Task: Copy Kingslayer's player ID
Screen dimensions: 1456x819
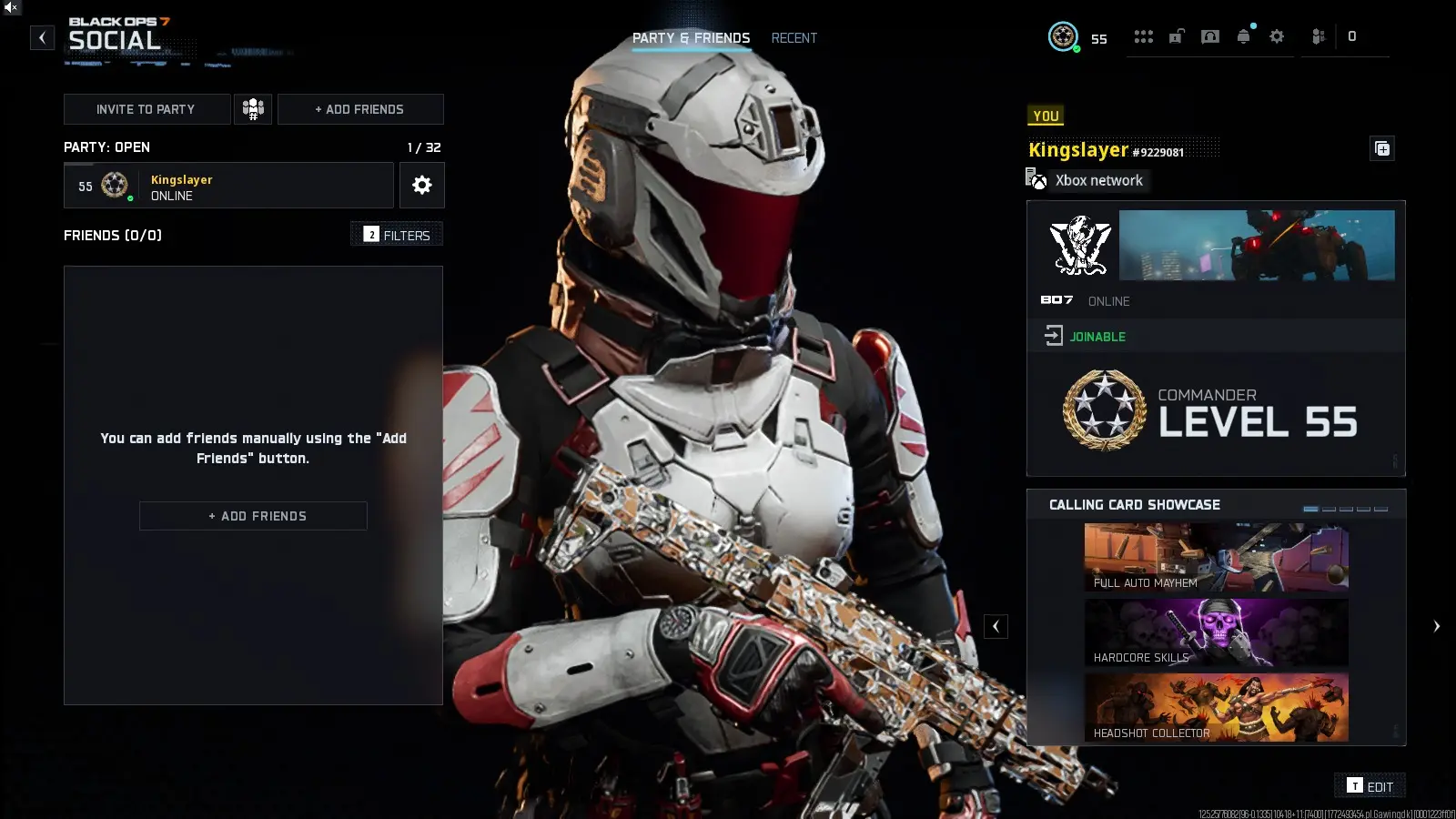Action: pos(1381,148)
